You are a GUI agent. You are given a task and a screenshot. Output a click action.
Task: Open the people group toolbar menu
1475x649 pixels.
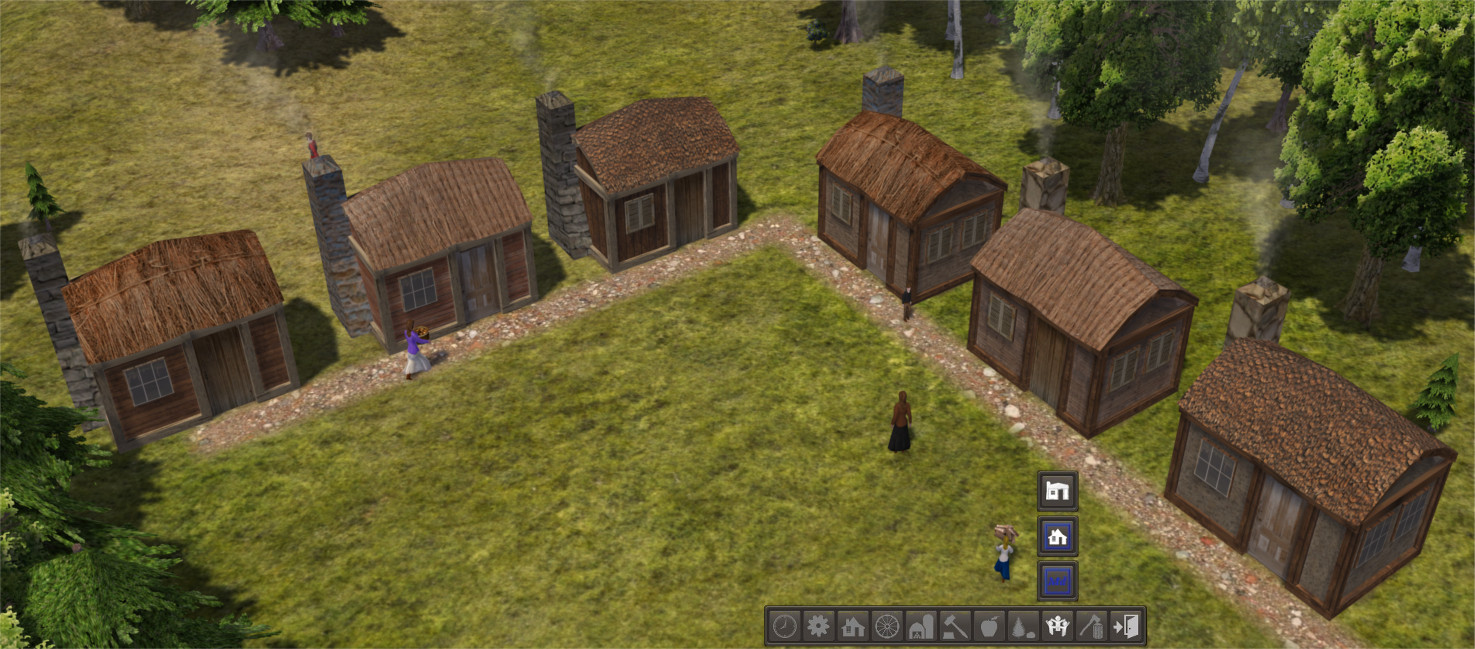click(1057, 627)
